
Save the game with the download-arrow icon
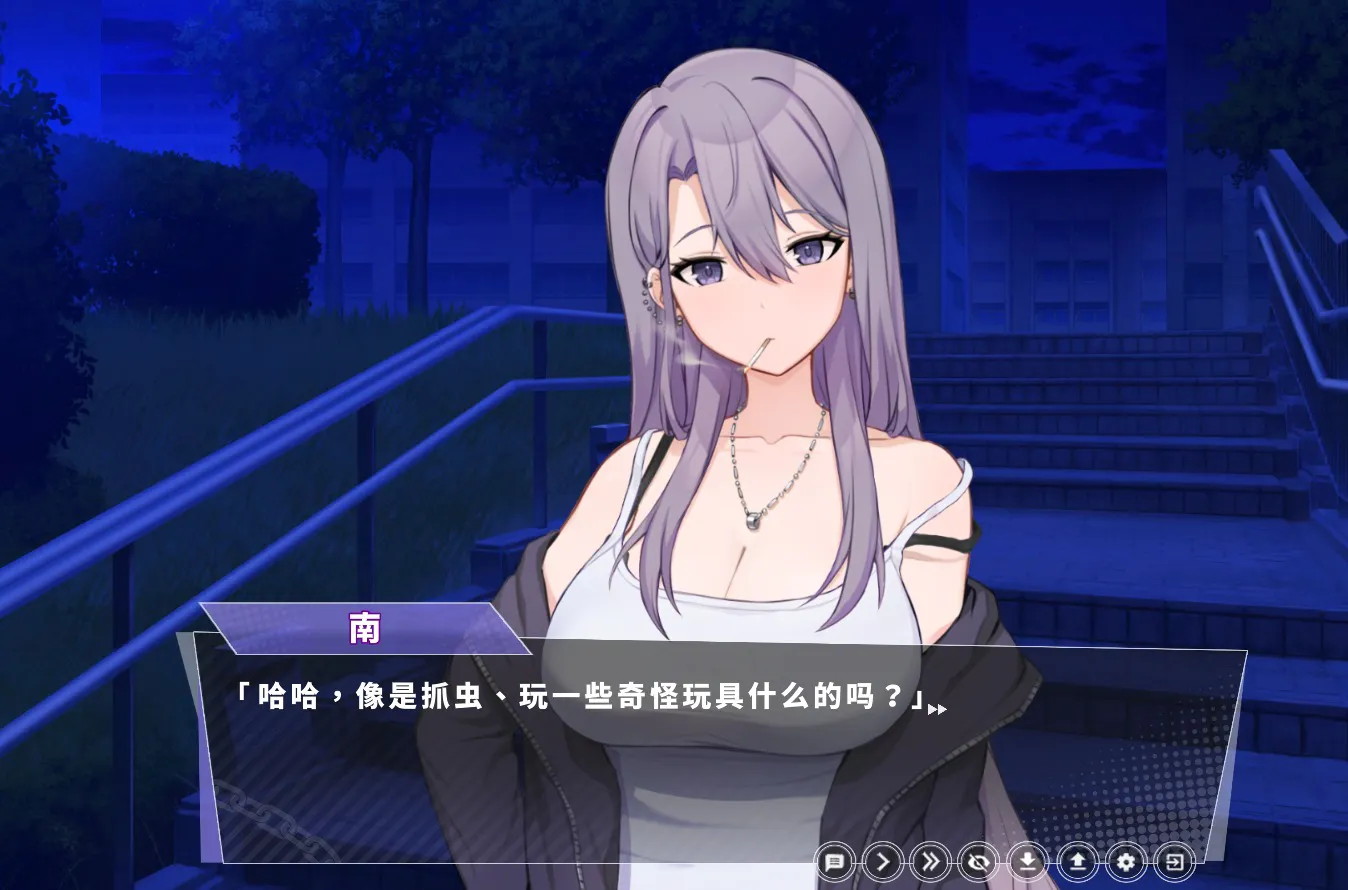pyautogui.click(x=1027, y=861)
